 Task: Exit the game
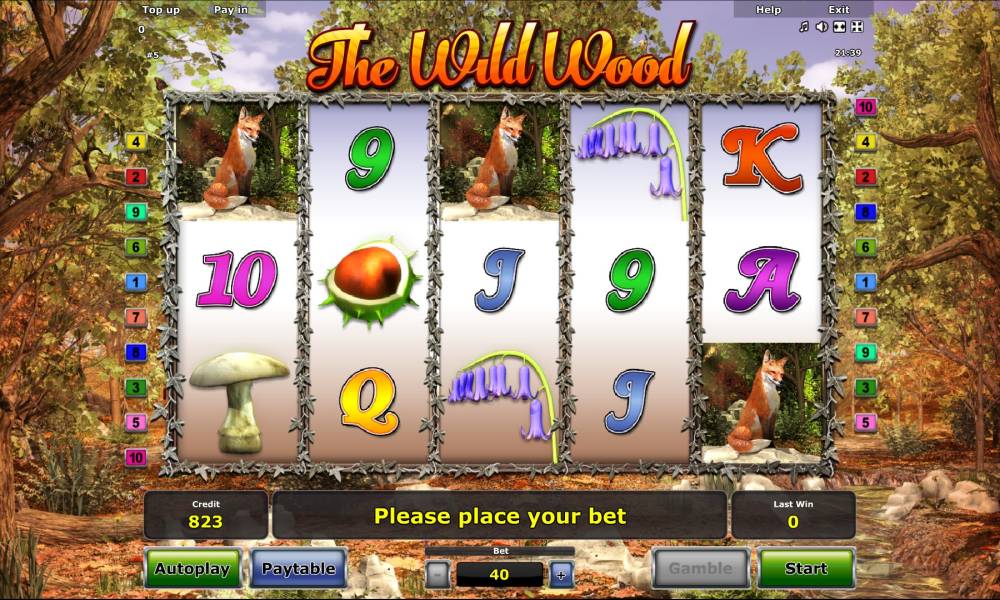(838, 9)
